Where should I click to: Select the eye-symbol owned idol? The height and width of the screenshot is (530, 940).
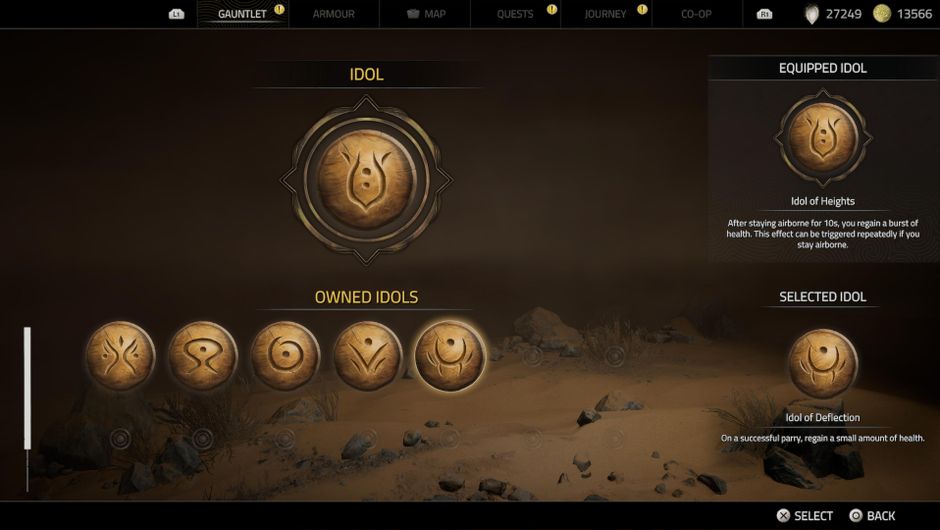coord(203,356)
